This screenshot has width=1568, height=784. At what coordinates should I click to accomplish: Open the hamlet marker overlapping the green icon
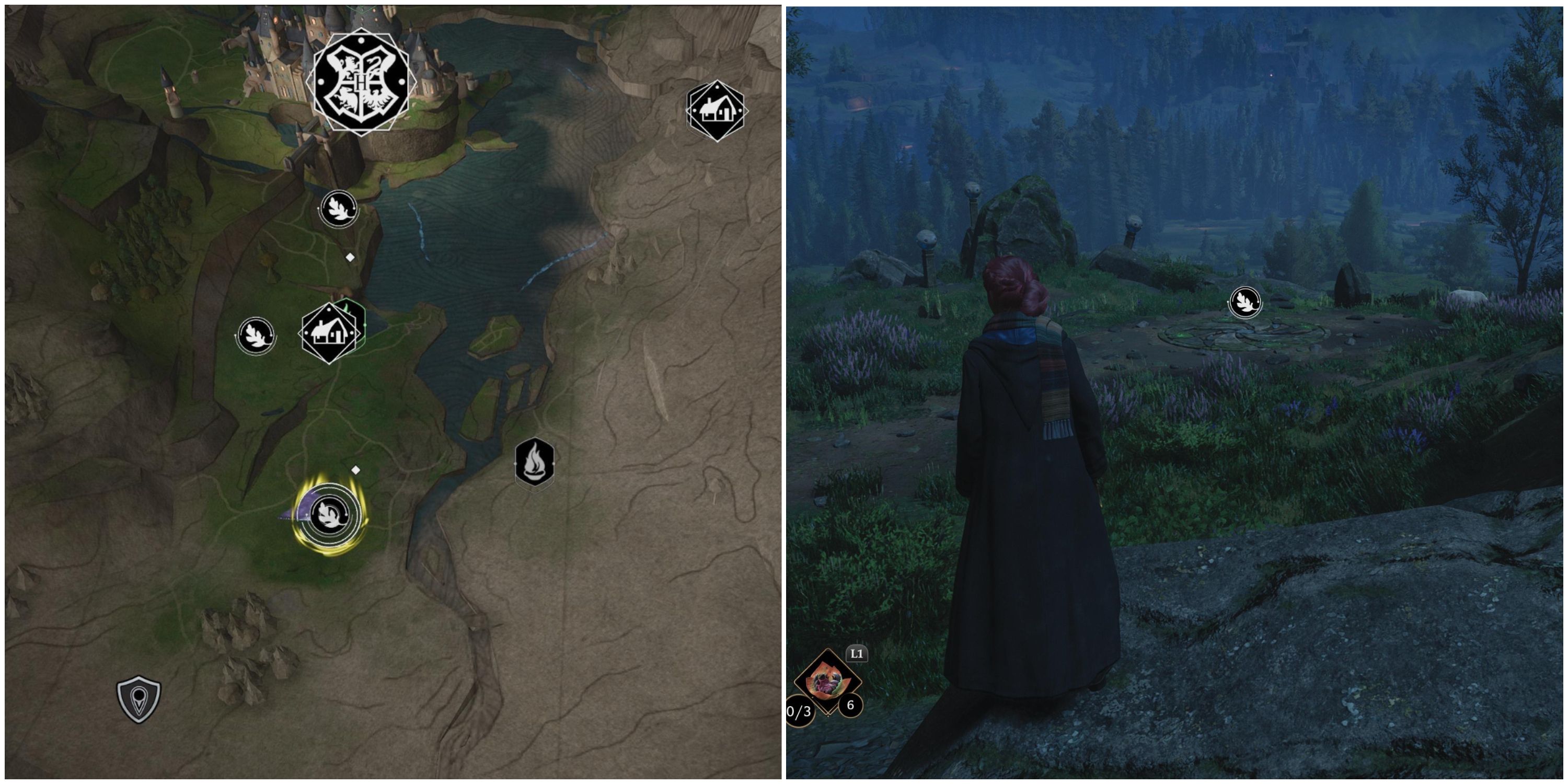(x=329, y=333)
